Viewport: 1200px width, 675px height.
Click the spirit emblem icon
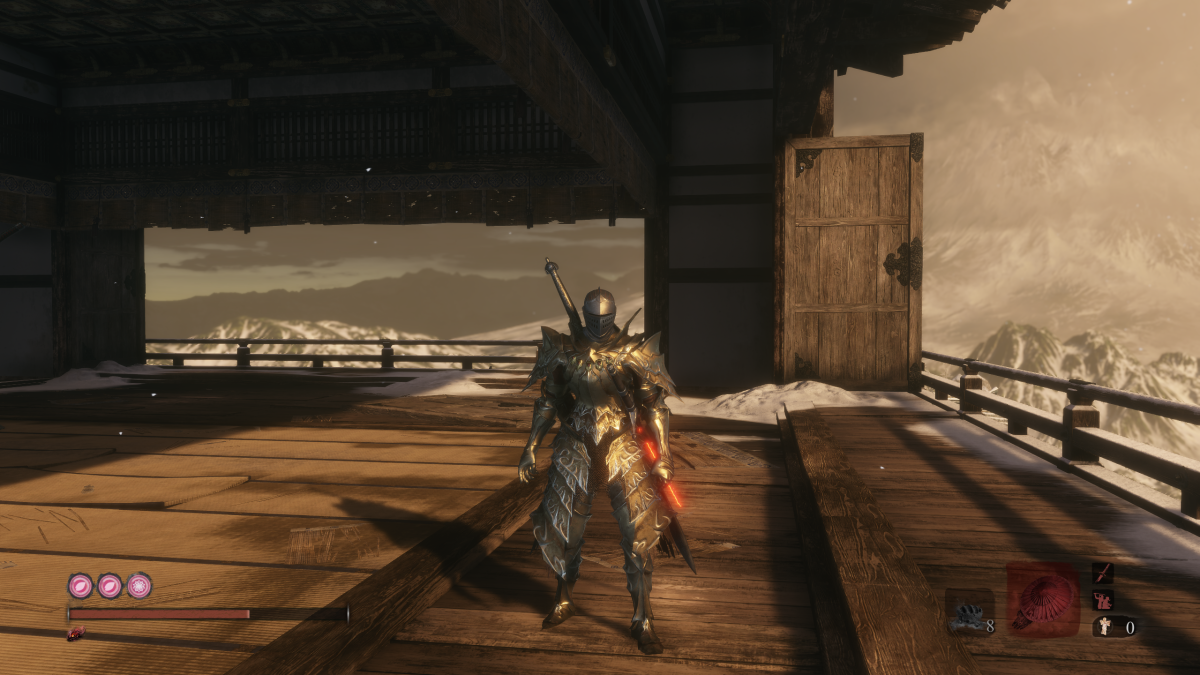(1104, 628)
